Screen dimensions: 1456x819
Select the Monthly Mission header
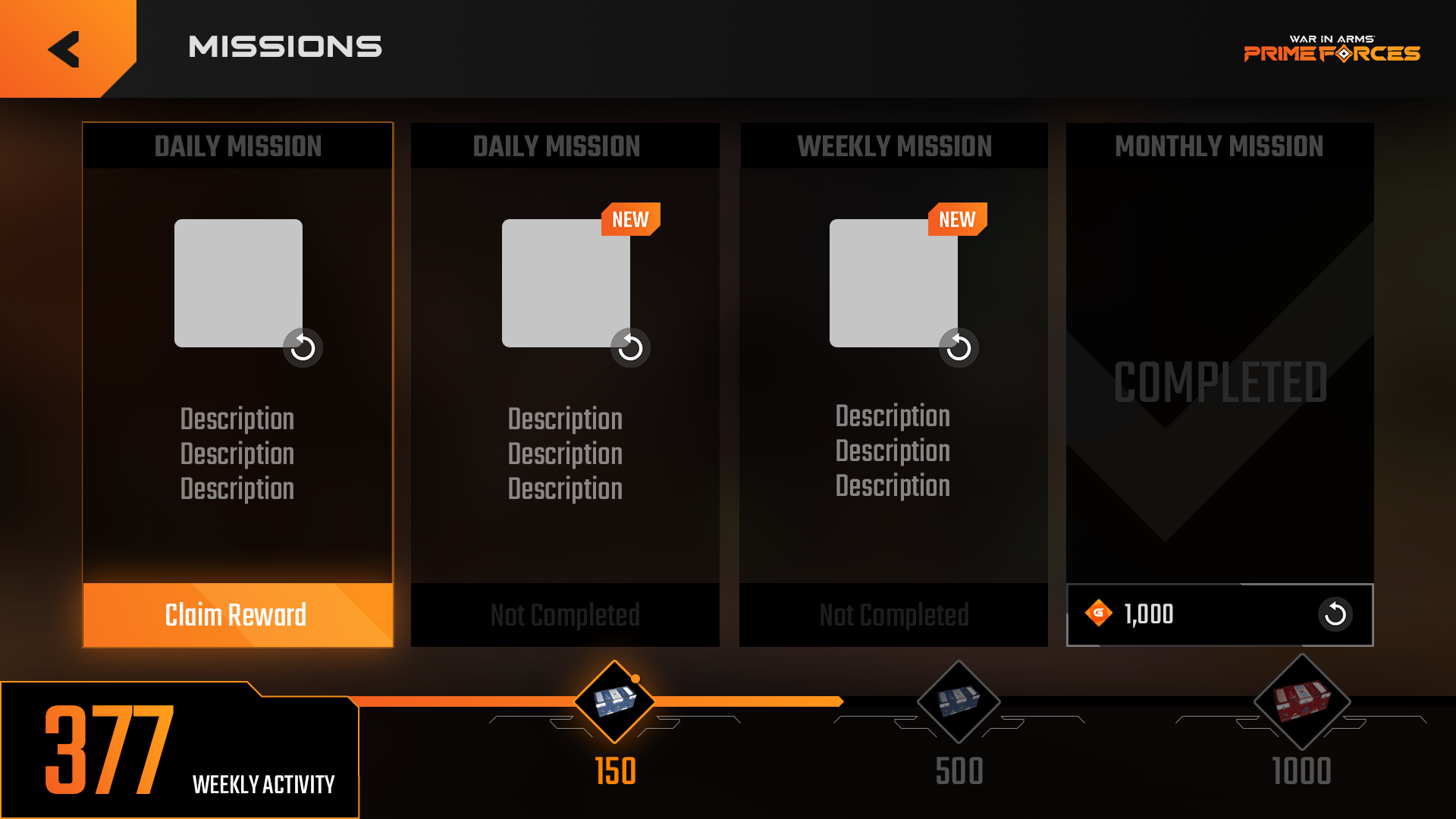(1219, 146)
